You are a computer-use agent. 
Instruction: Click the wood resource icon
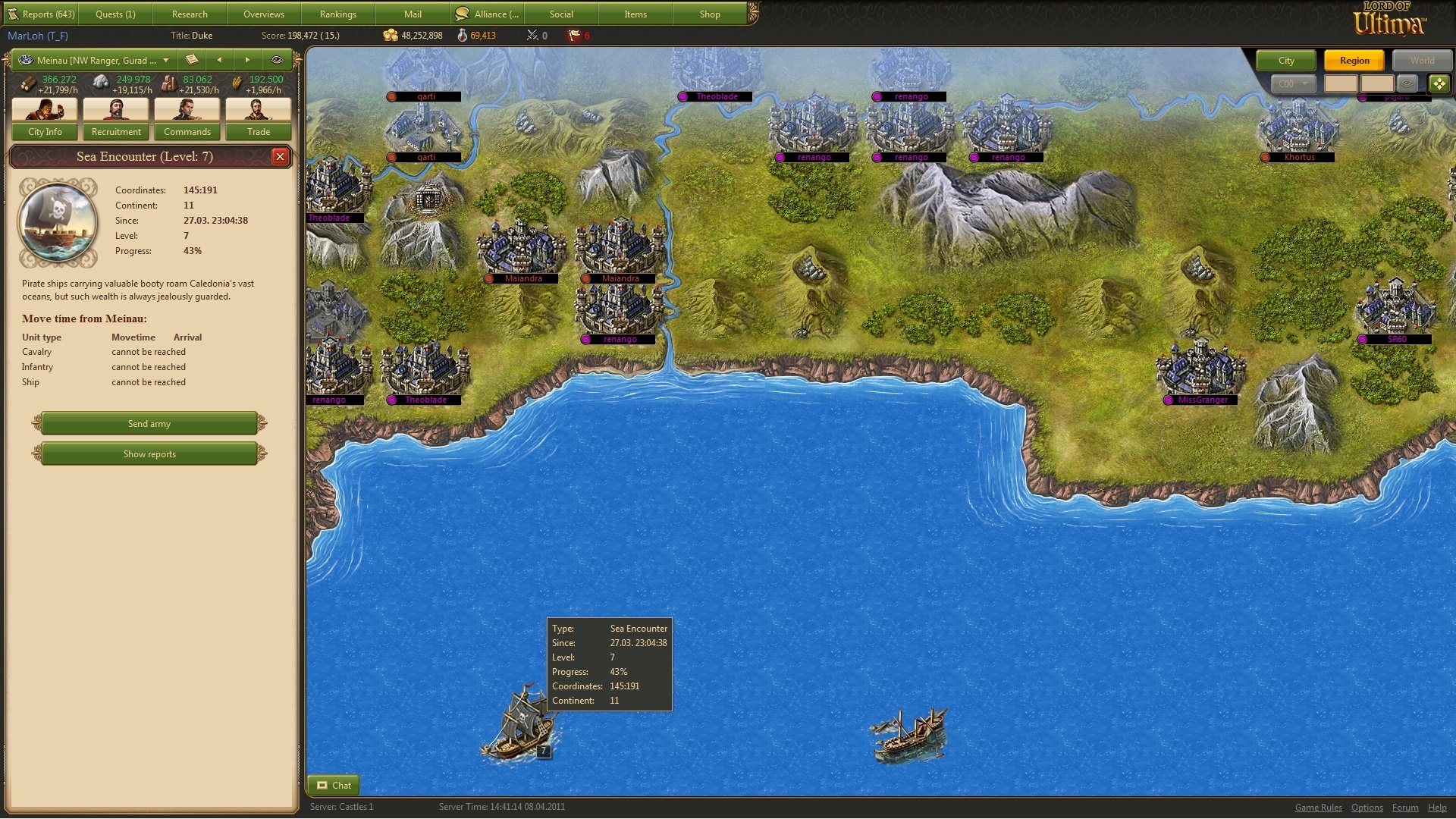[x=28, y=83]
